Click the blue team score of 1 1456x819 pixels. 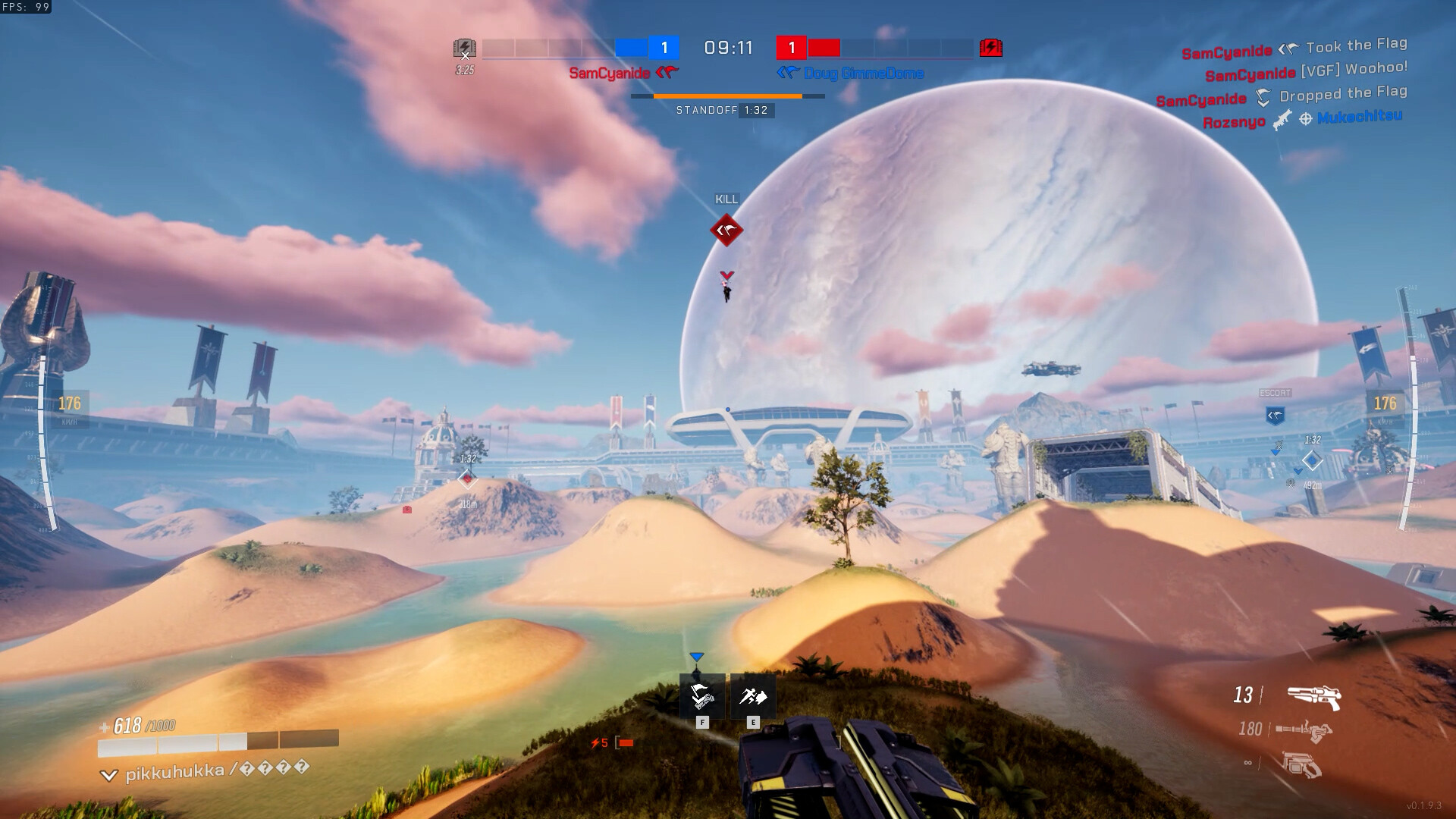664,48
